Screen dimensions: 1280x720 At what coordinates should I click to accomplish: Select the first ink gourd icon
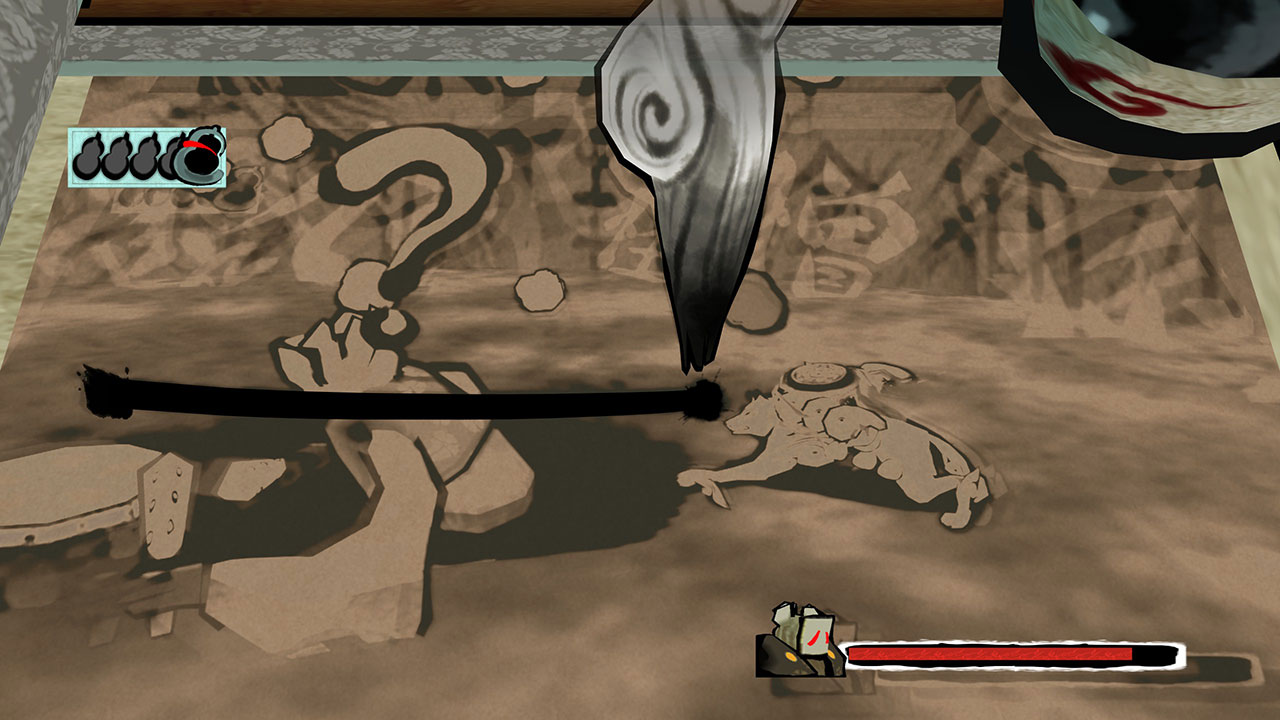click(x=88, y=158)
